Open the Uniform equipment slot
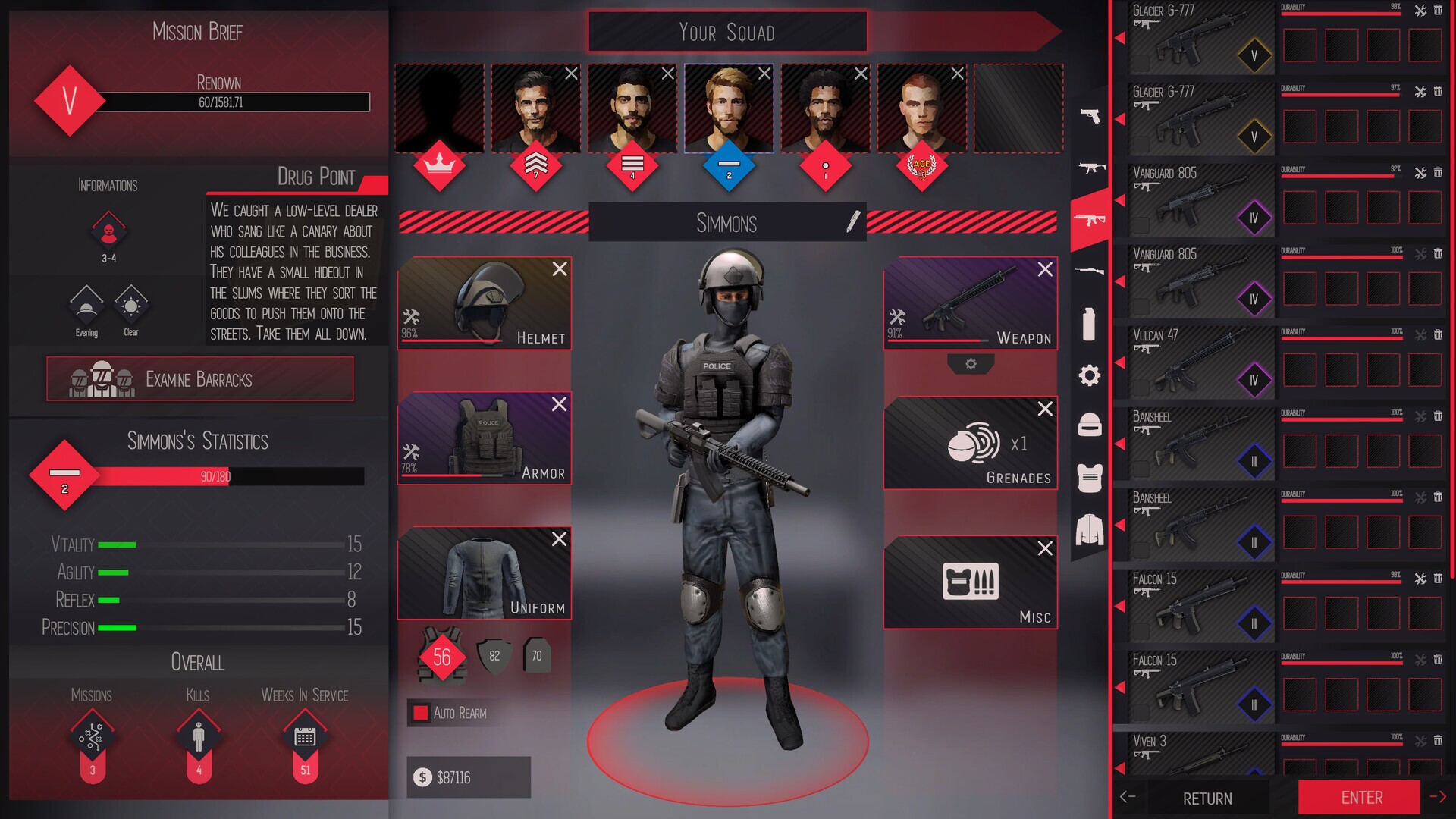1456x819 pixels. (x=484, y=573)
